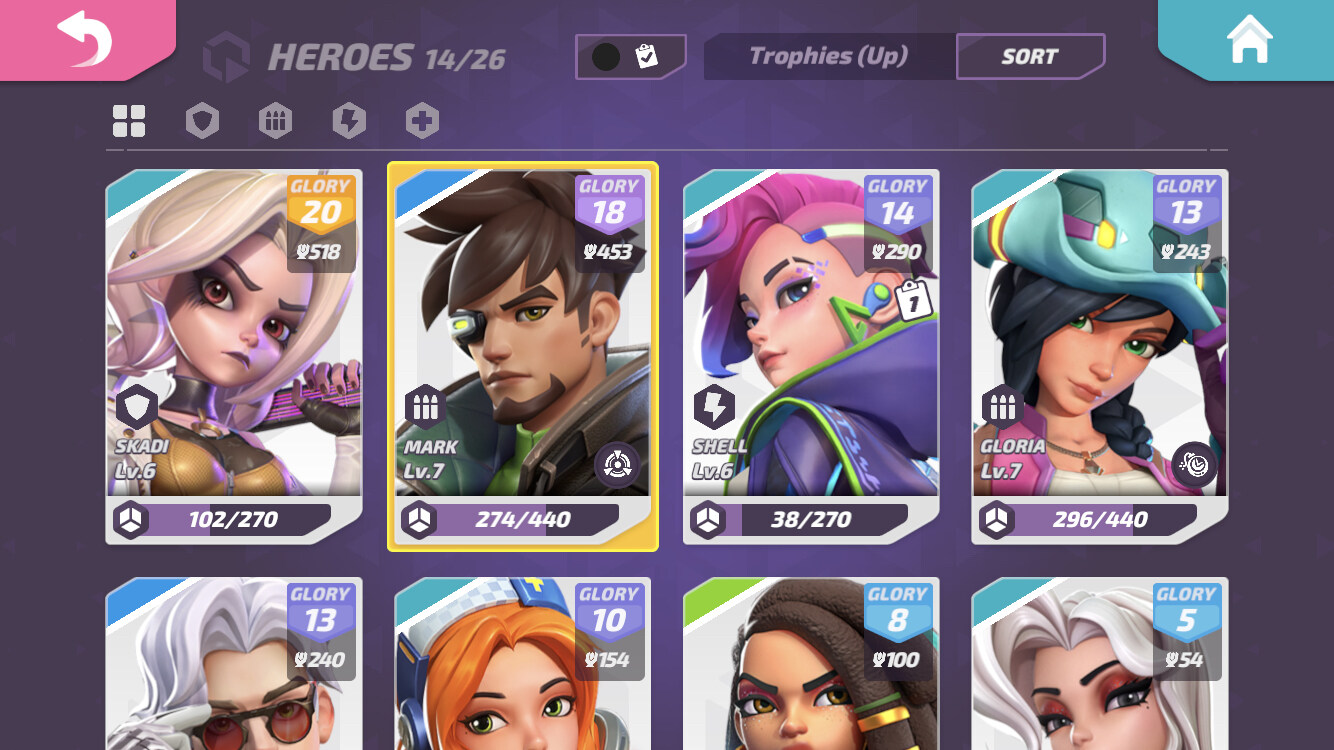Filter heroes by the shield class icon
The height and width of the screenshot is (750, 1334).
pyautogui.click(x=201, y=120)
